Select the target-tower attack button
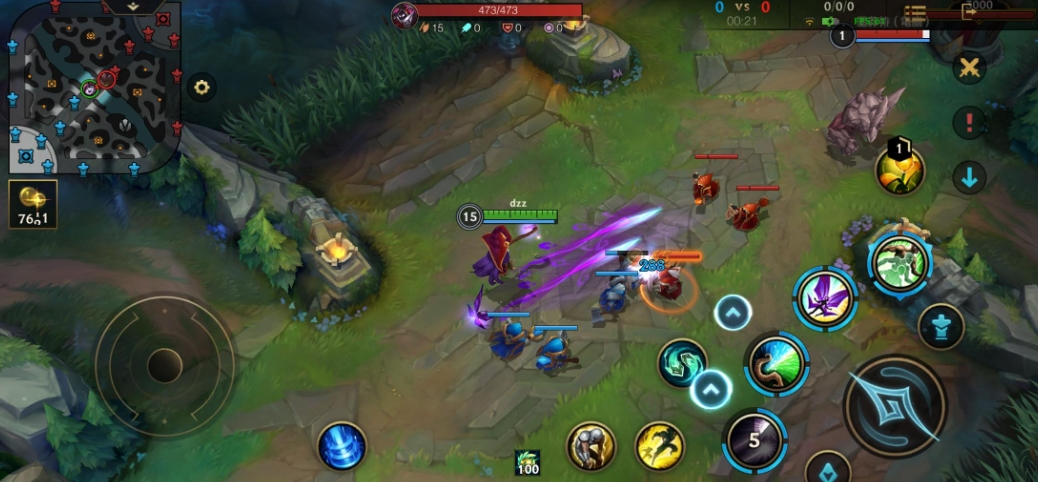The image size is (1038, 482). 941,326
